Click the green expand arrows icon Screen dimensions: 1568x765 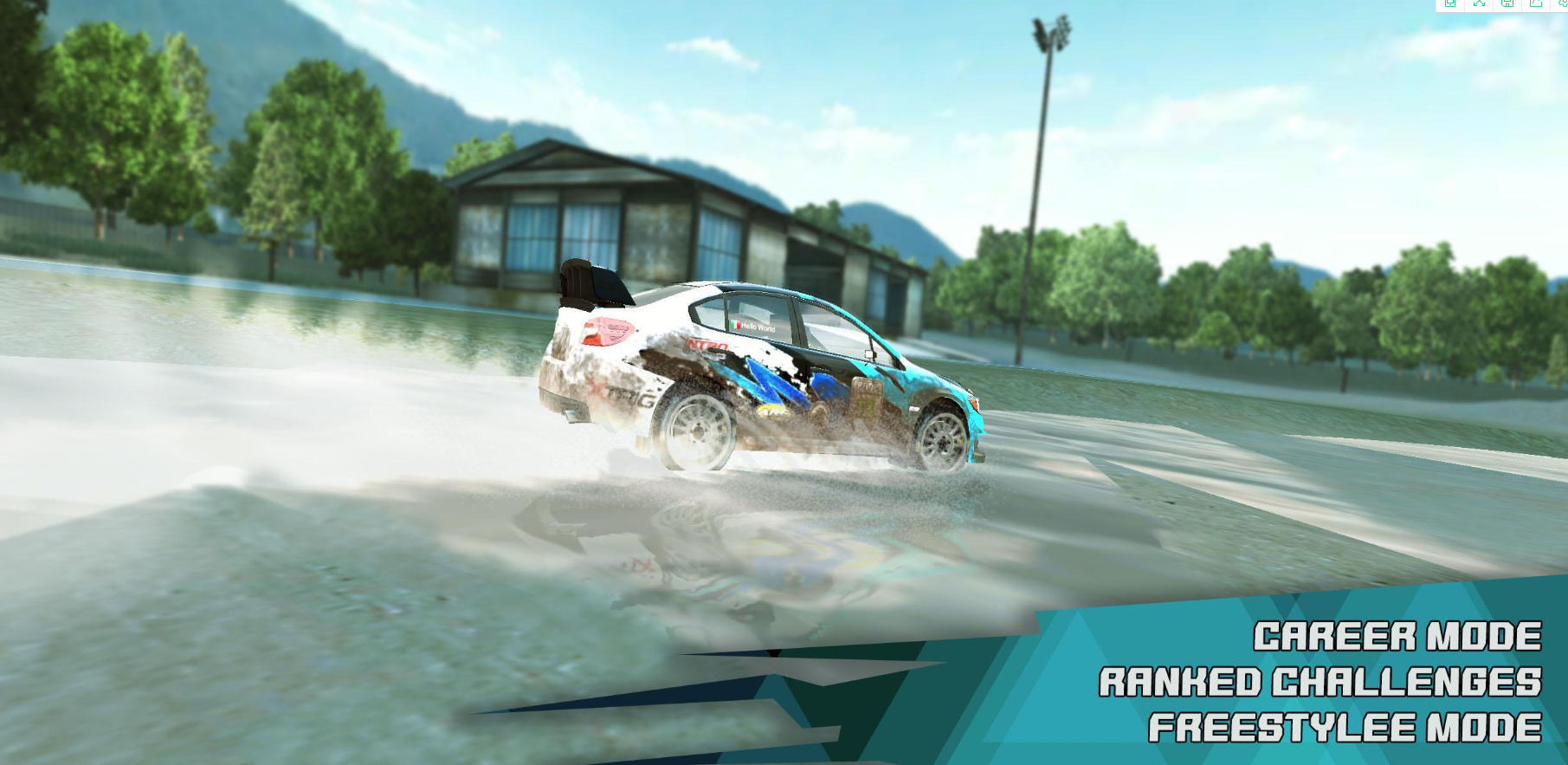(1479, 3)
